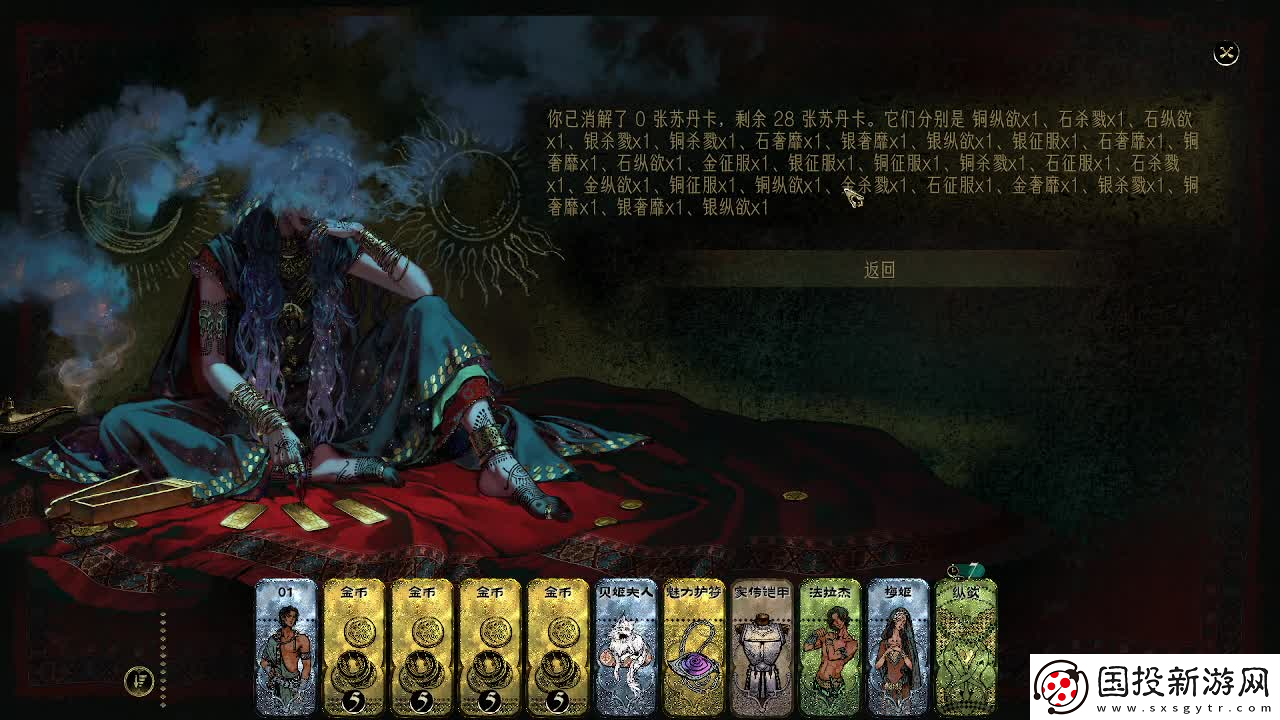This screenshot has height=720, width=1280.
Task: Pick the 贝姬夫人 white cat card
Action: point(626,647)
